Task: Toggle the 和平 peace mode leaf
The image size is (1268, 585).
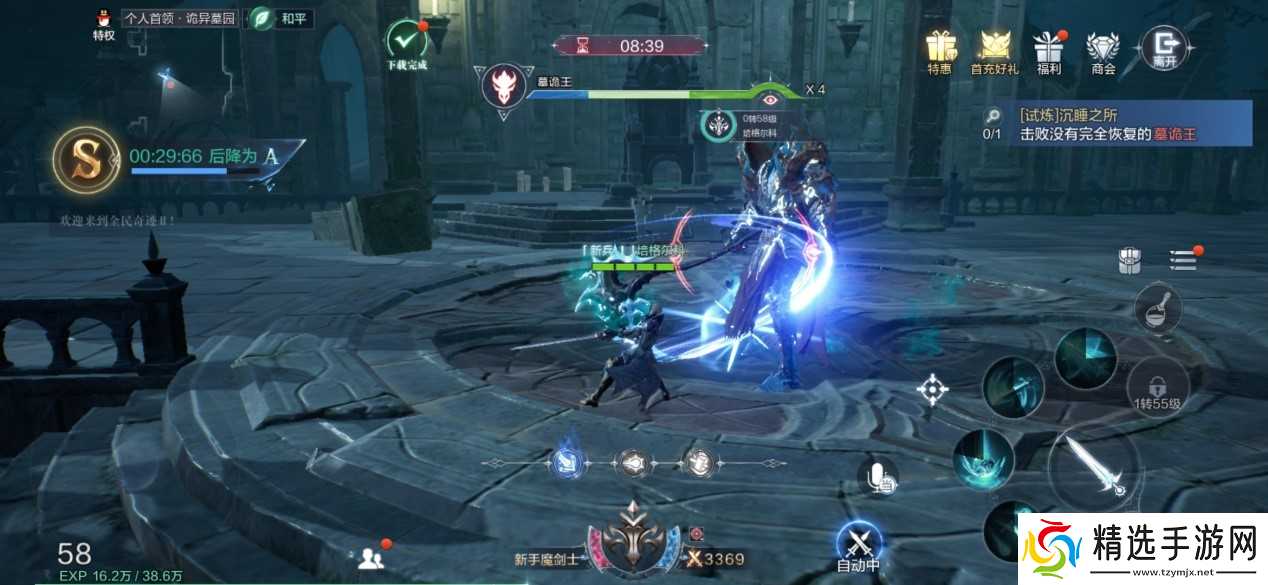Action: click(x=263, y=18)
